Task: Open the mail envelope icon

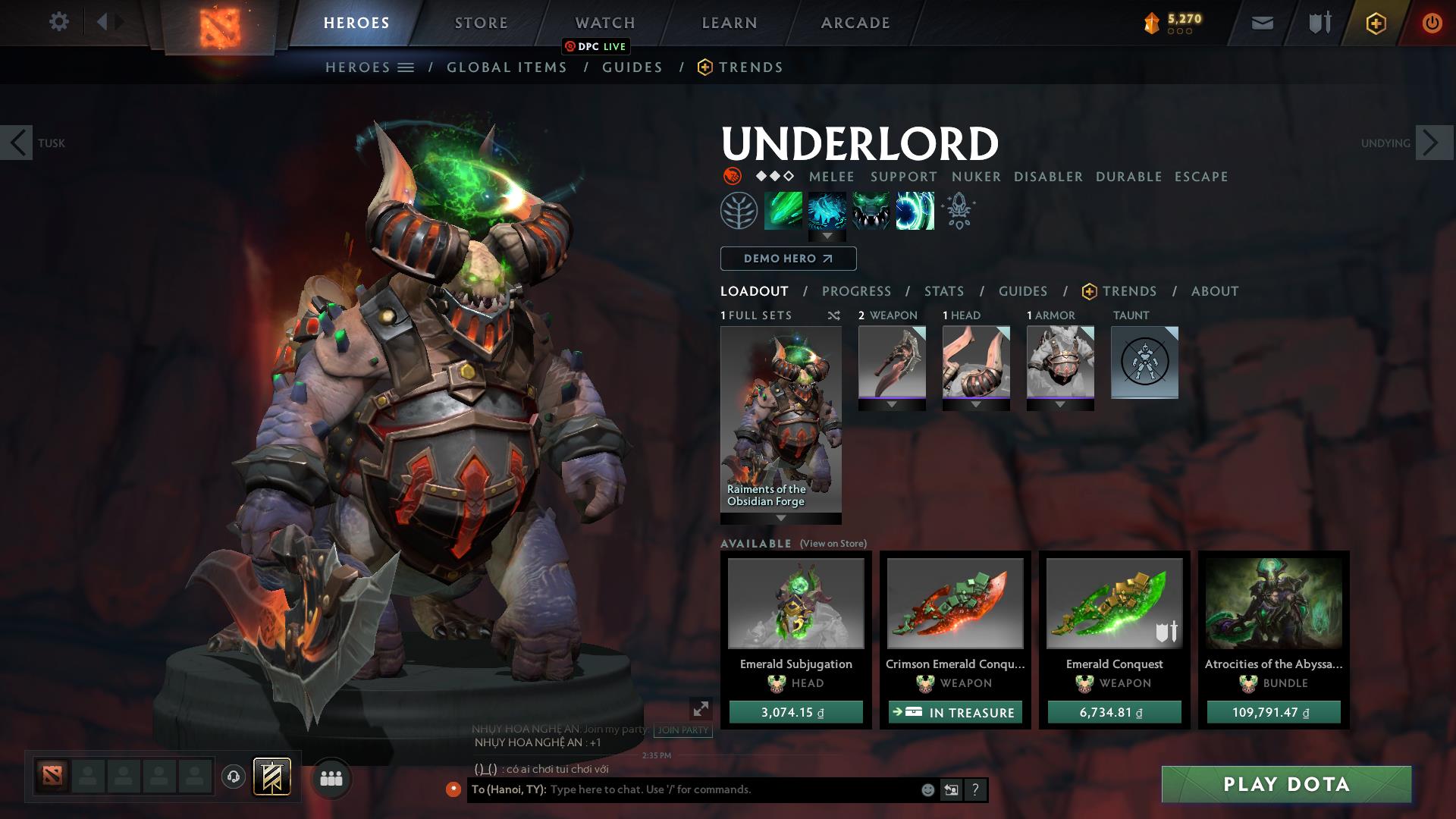Action: coord(1261,23)
